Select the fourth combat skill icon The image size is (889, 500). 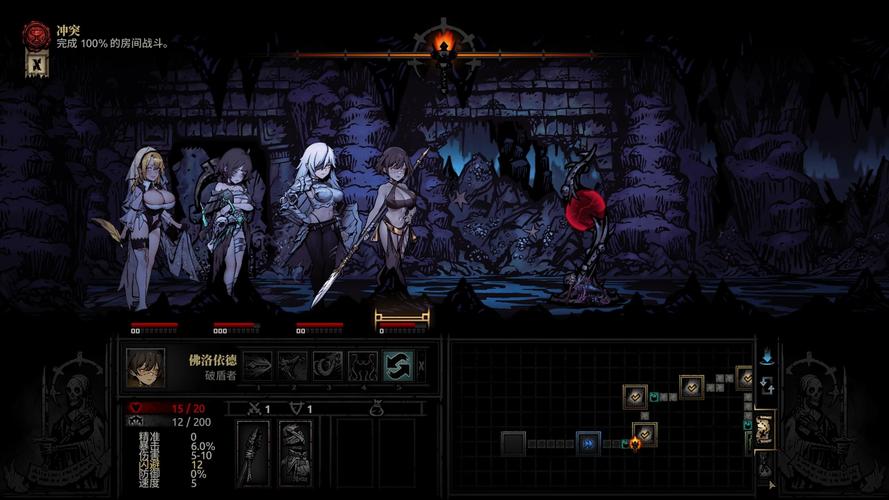(x=362, y=366)
